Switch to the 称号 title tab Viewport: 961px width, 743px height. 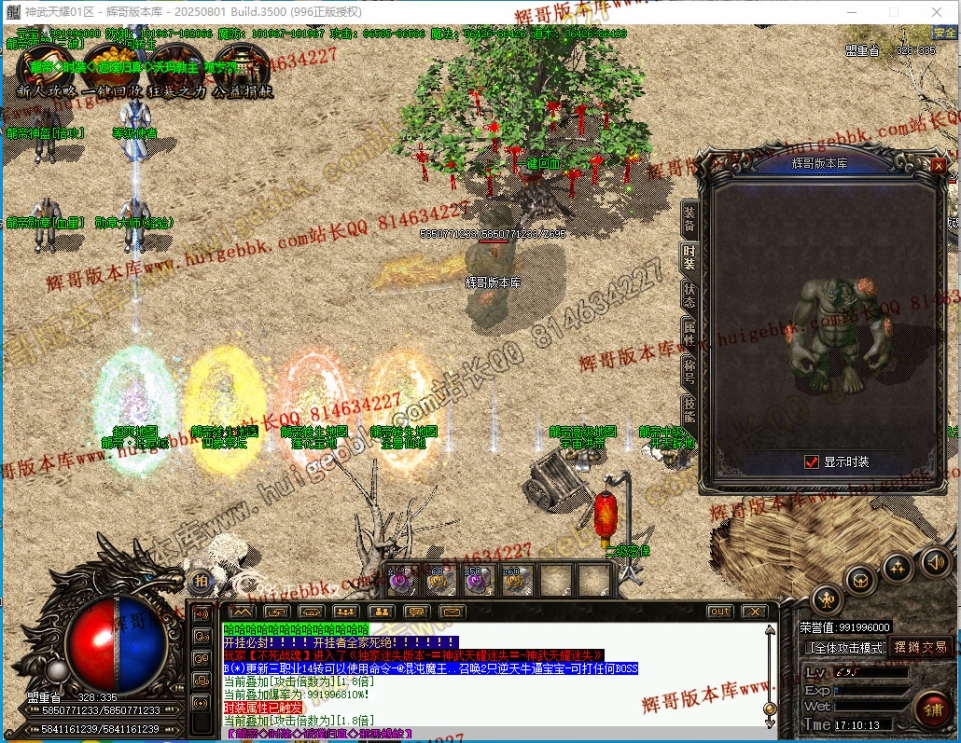[x=689, y=369]
